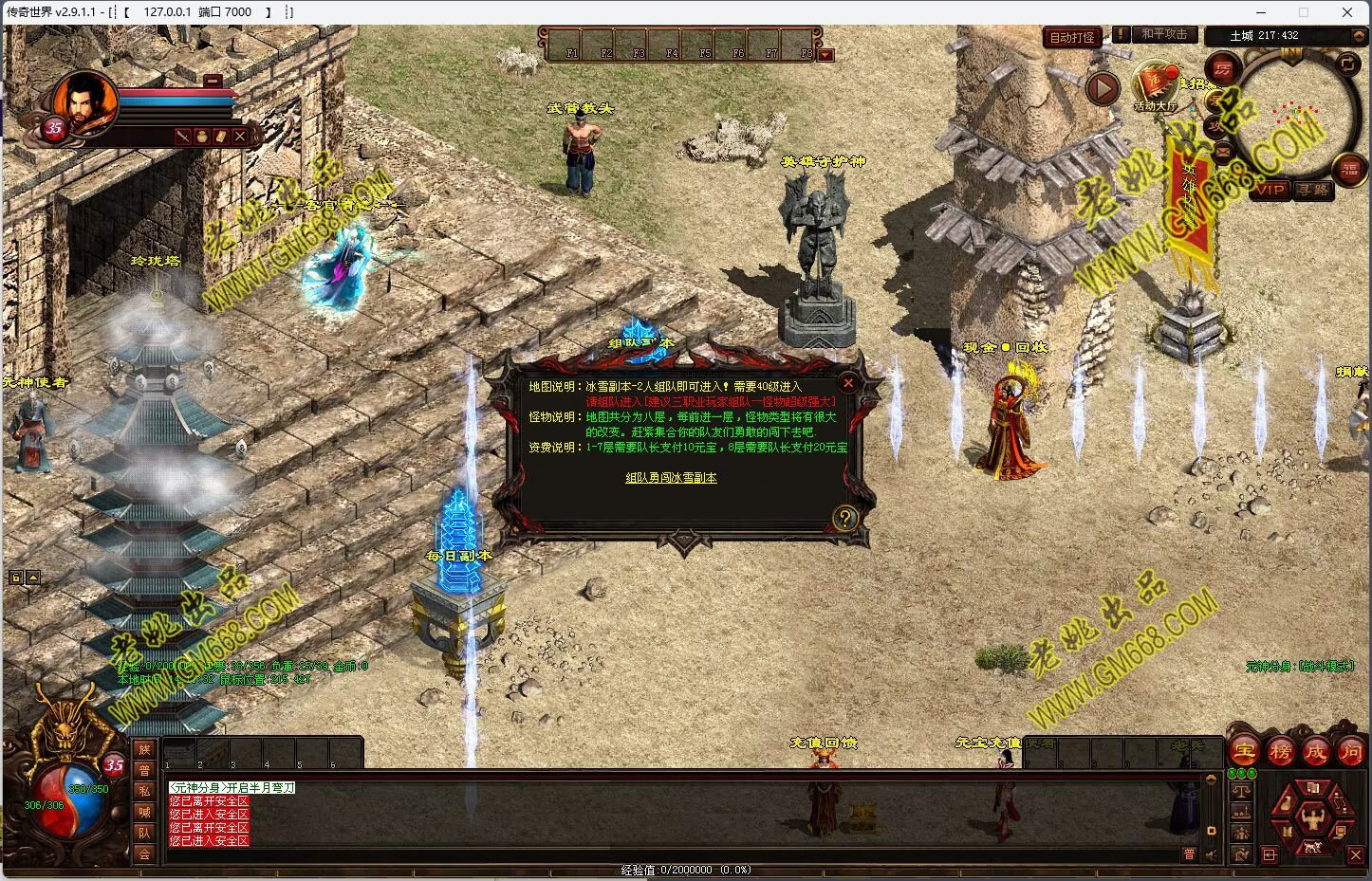This screenshot has height=881, width=1372.
Task: Open the 宝 treasure shop orb
Action: coord(1244,751)
